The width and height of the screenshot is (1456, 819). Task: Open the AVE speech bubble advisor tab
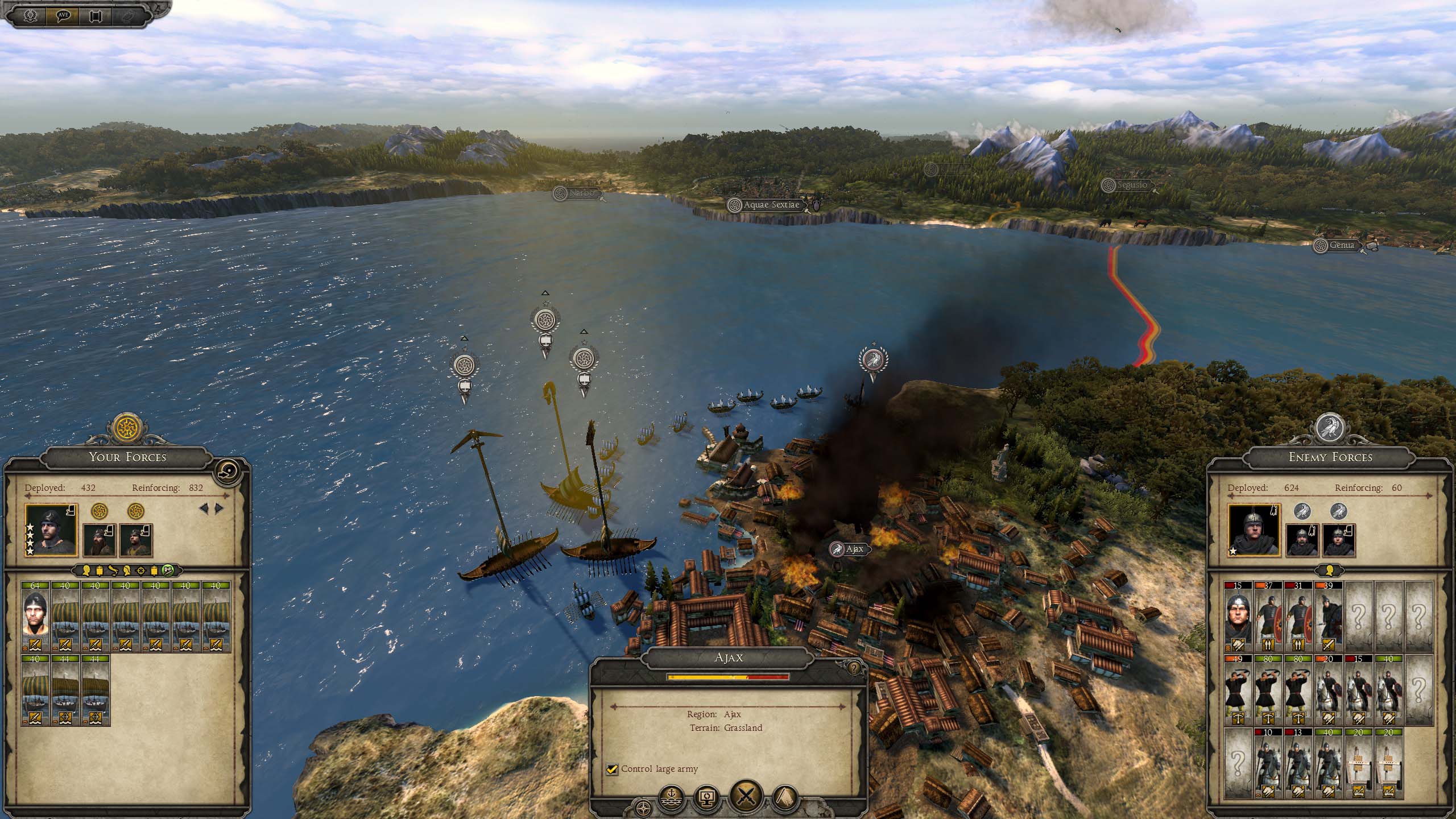(64, 15)
